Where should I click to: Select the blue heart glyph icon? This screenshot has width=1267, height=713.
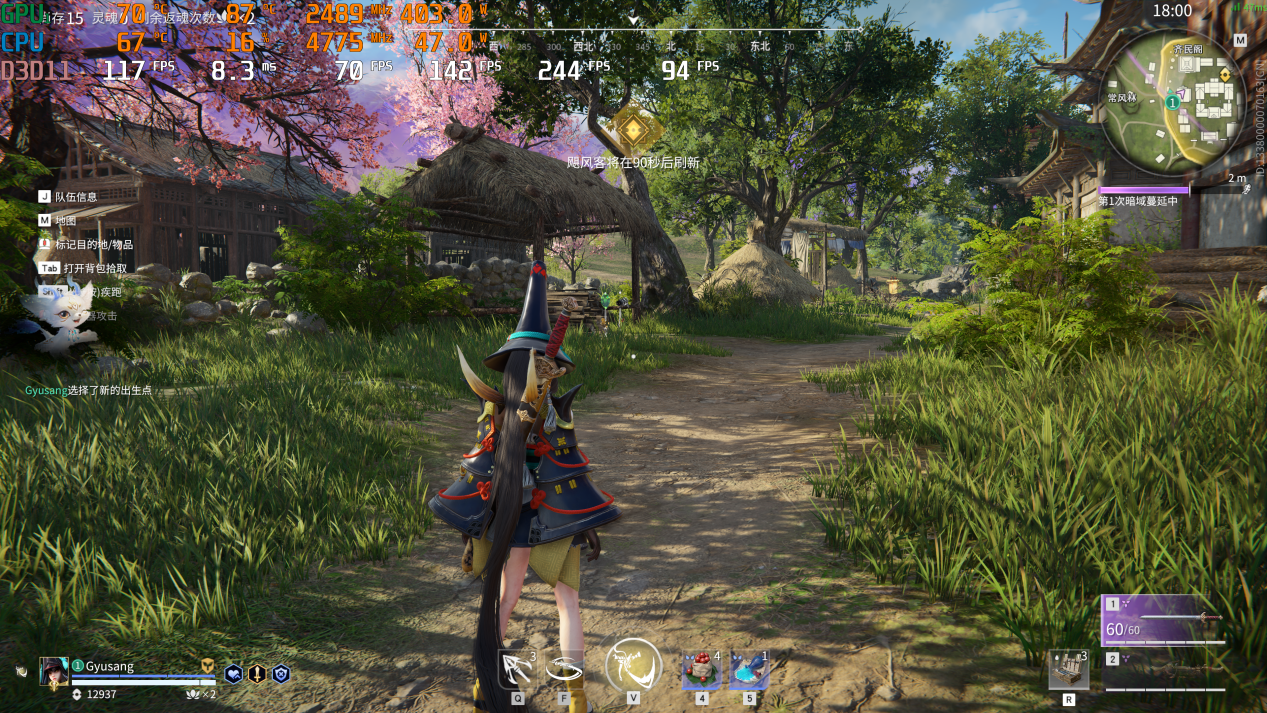point(233,674)
